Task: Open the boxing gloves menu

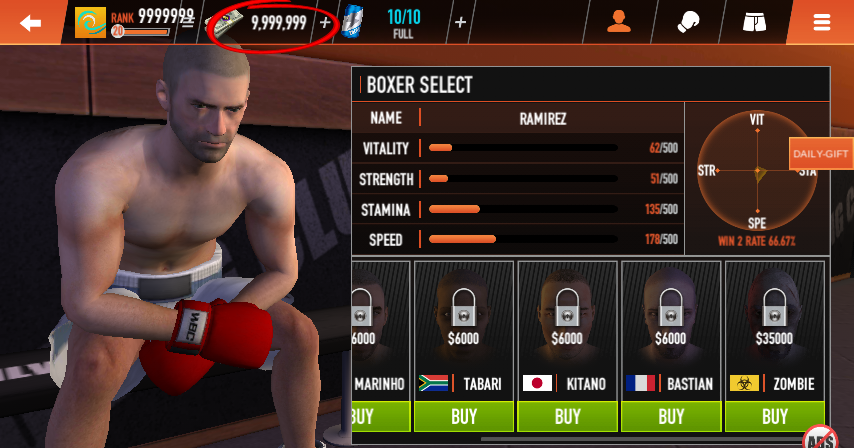Action: click(x=688, y=22)
